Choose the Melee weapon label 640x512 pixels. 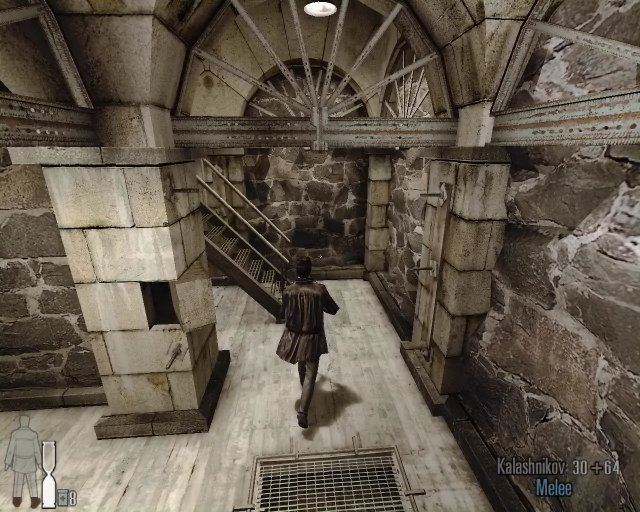(x=553, y=488)
